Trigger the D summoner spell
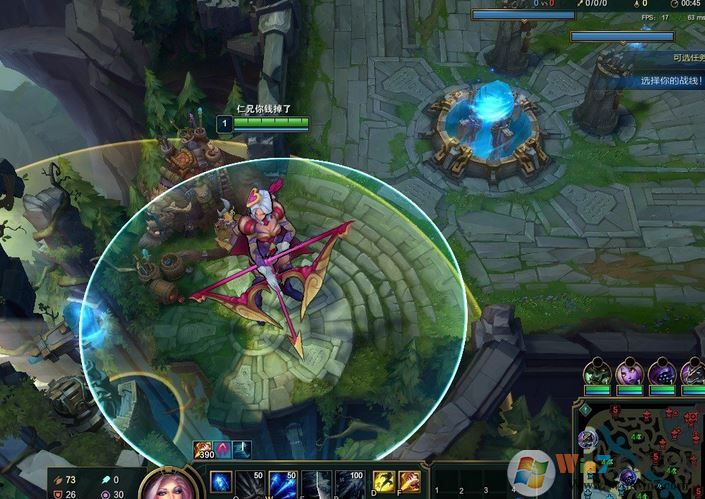 (384, 482)
